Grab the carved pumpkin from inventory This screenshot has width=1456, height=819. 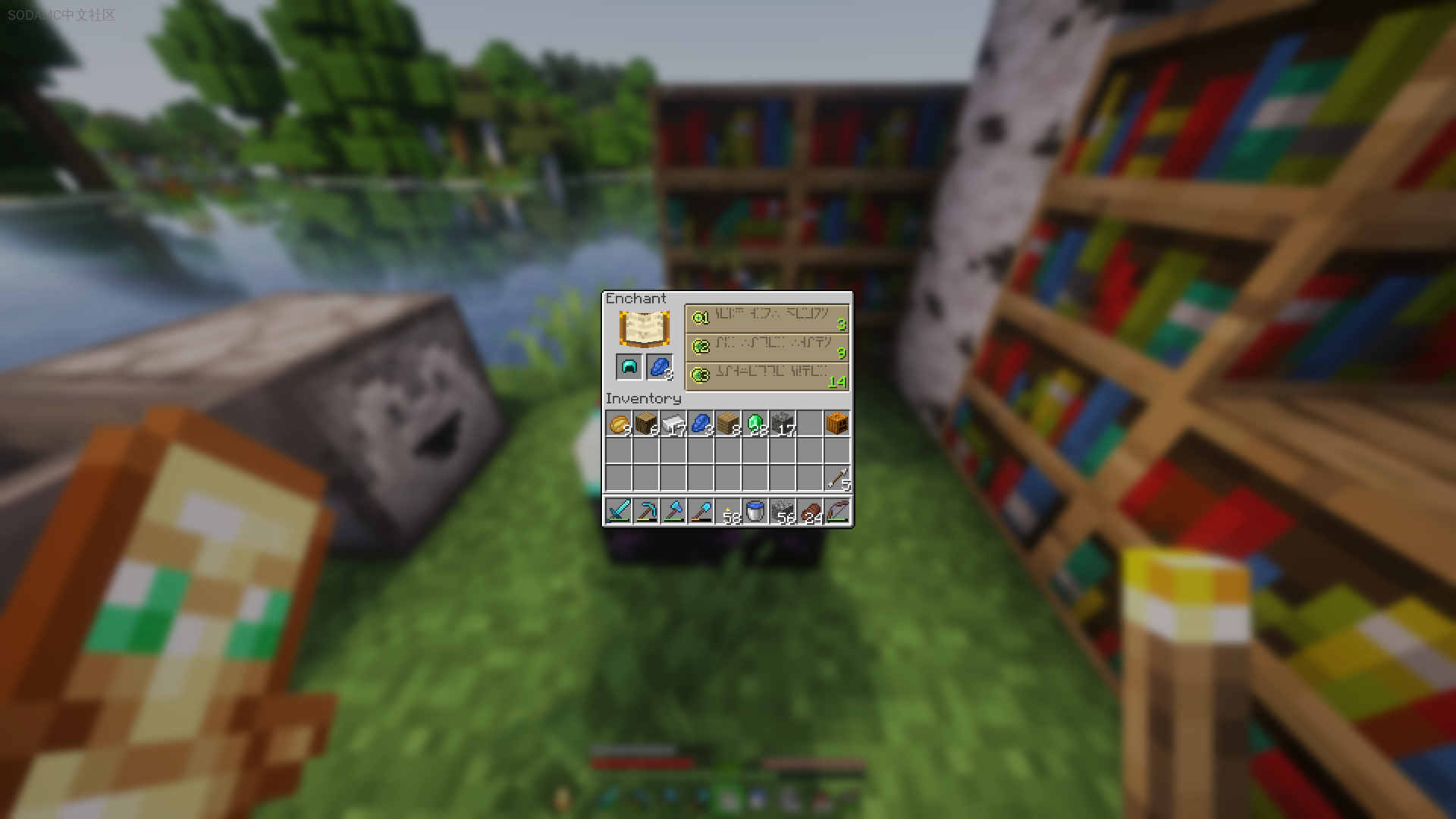click(x=838, y=424)
